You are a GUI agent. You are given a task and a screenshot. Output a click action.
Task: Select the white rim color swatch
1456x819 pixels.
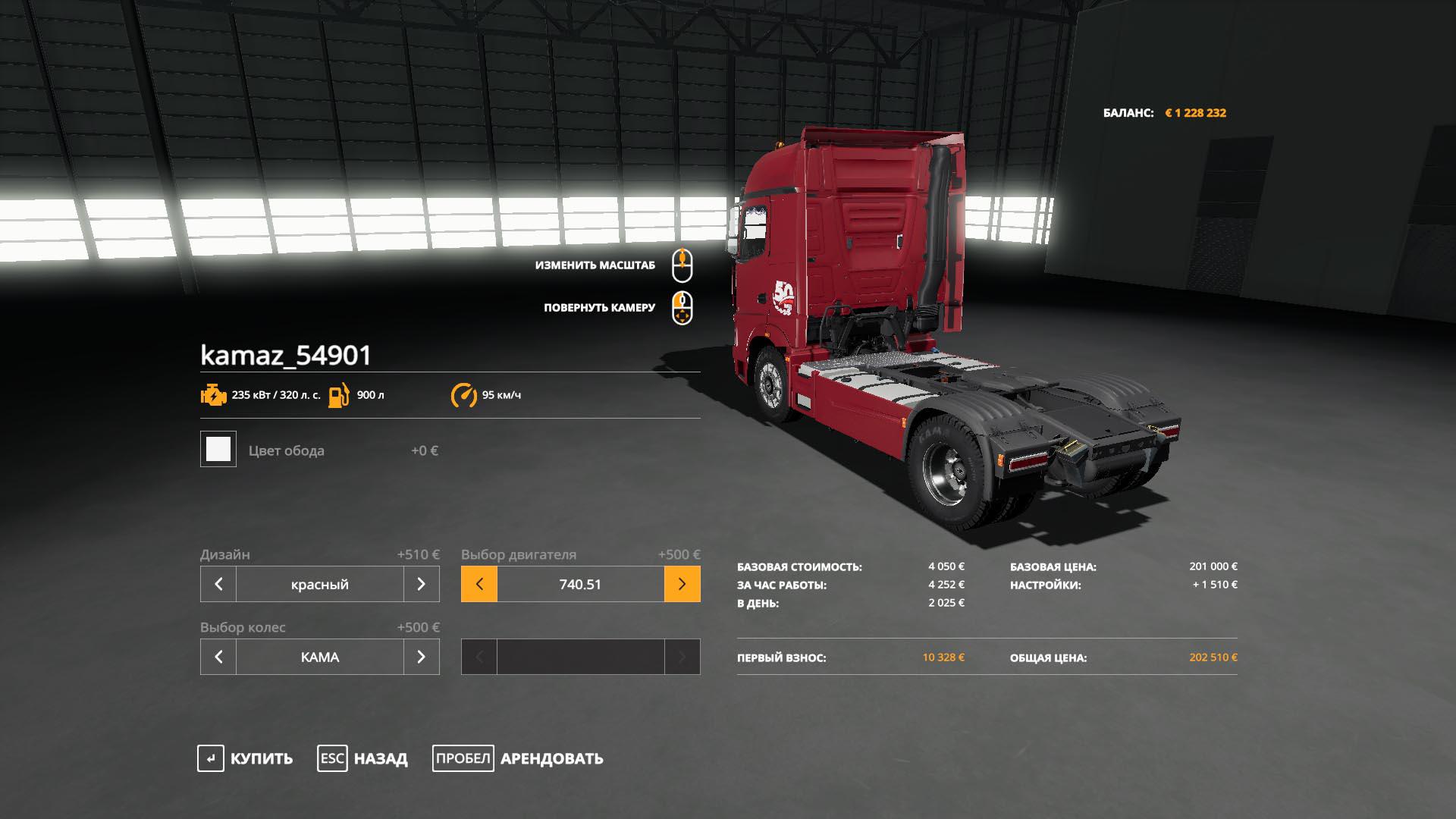point(218,449)
